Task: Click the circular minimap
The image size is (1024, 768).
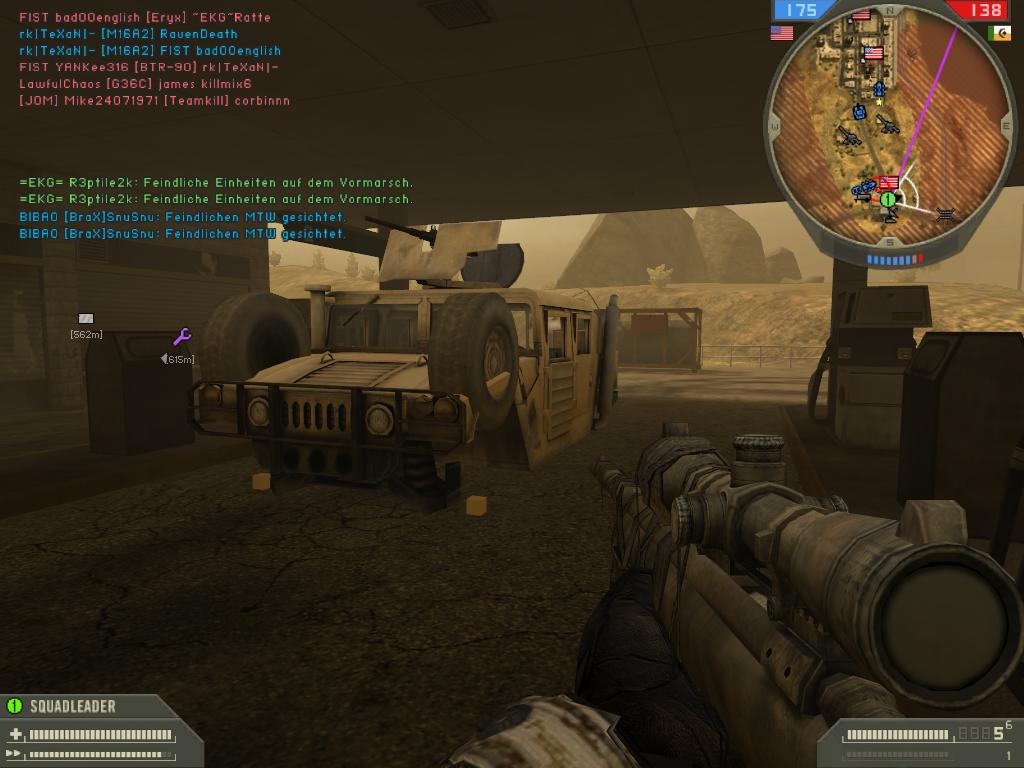Action: pyautogui.click(x=886, y=127)
